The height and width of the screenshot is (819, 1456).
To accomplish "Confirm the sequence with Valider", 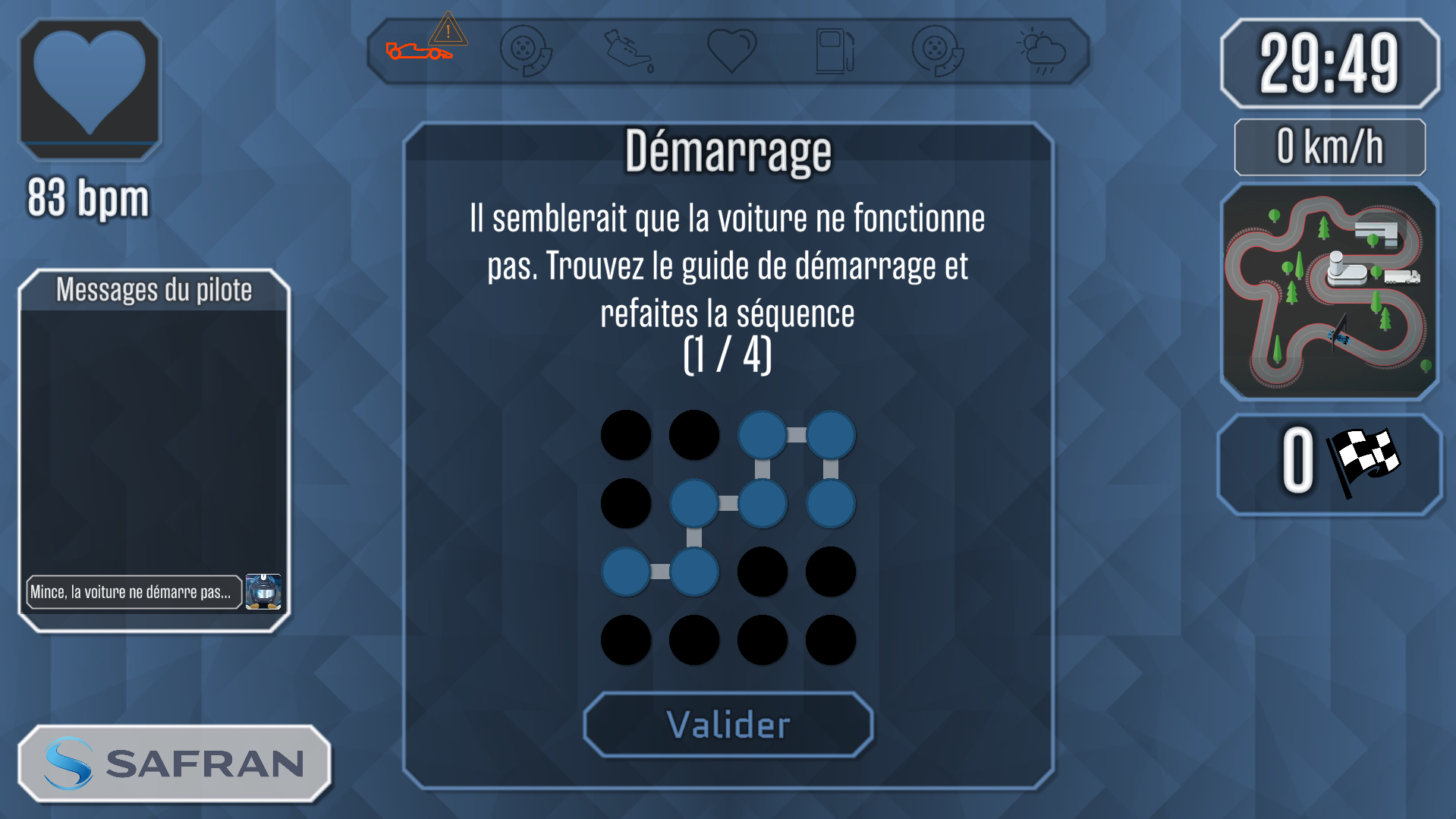I will [x=728, y=725].
